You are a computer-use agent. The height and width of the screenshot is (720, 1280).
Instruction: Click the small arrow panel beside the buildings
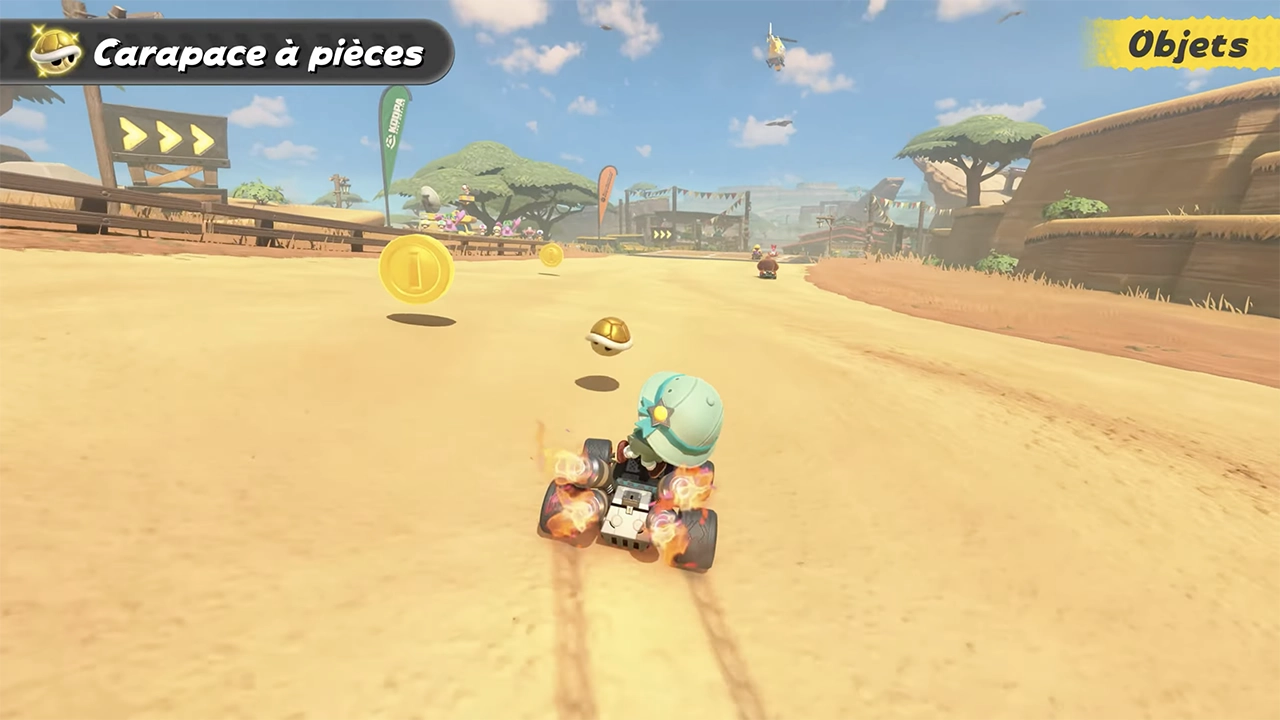coord(661,234)
